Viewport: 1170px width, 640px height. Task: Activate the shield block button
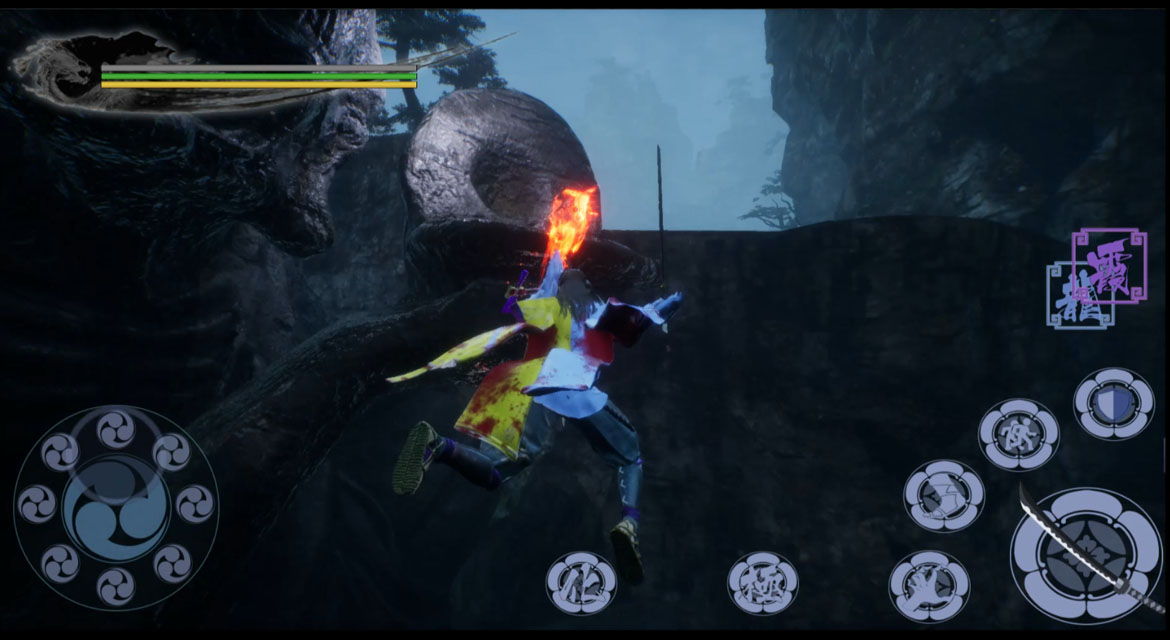click(x=1113, y=403)
